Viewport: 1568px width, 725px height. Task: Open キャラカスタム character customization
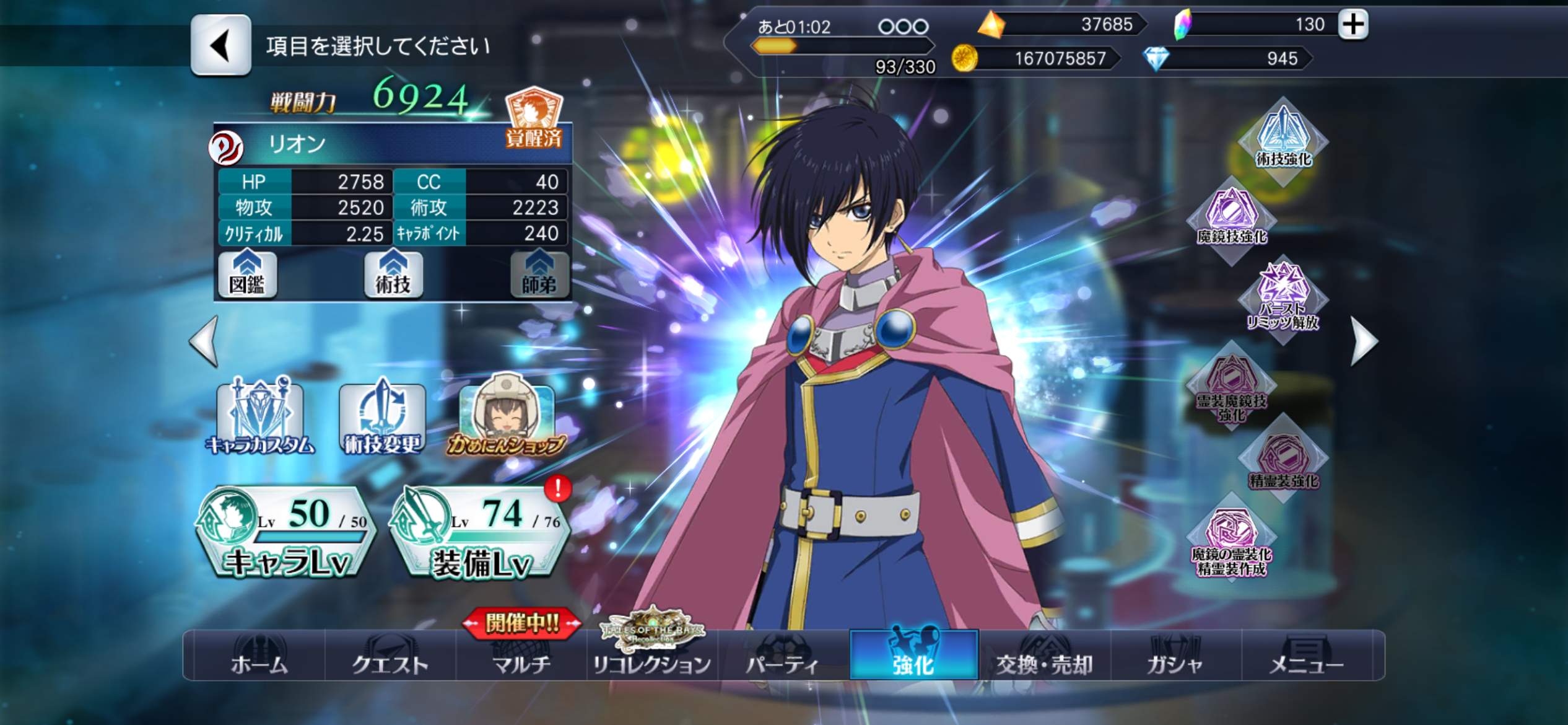260,416
